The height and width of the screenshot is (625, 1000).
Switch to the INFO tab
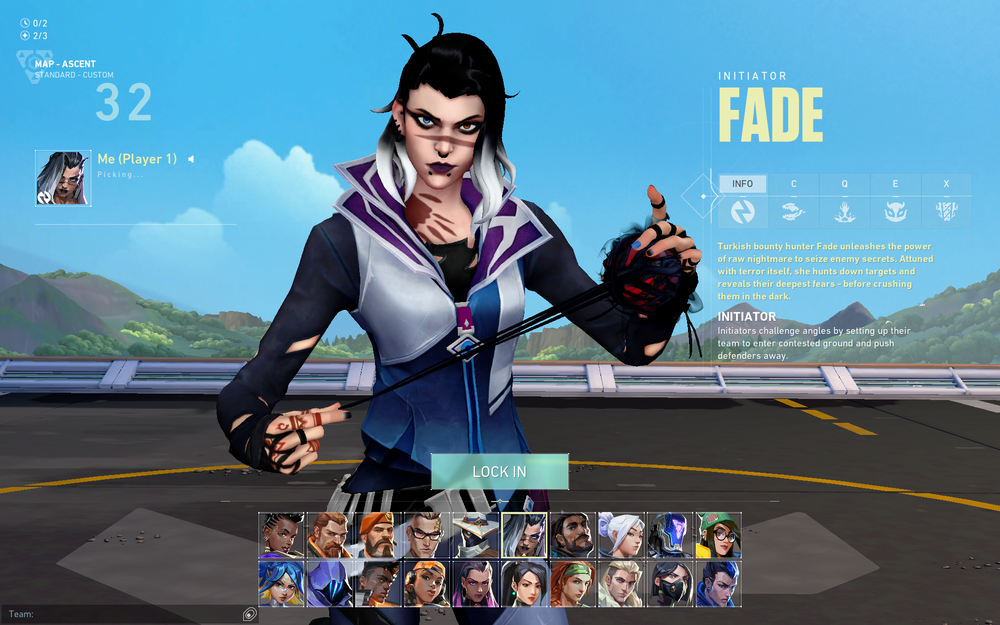[x=743, y=184]
